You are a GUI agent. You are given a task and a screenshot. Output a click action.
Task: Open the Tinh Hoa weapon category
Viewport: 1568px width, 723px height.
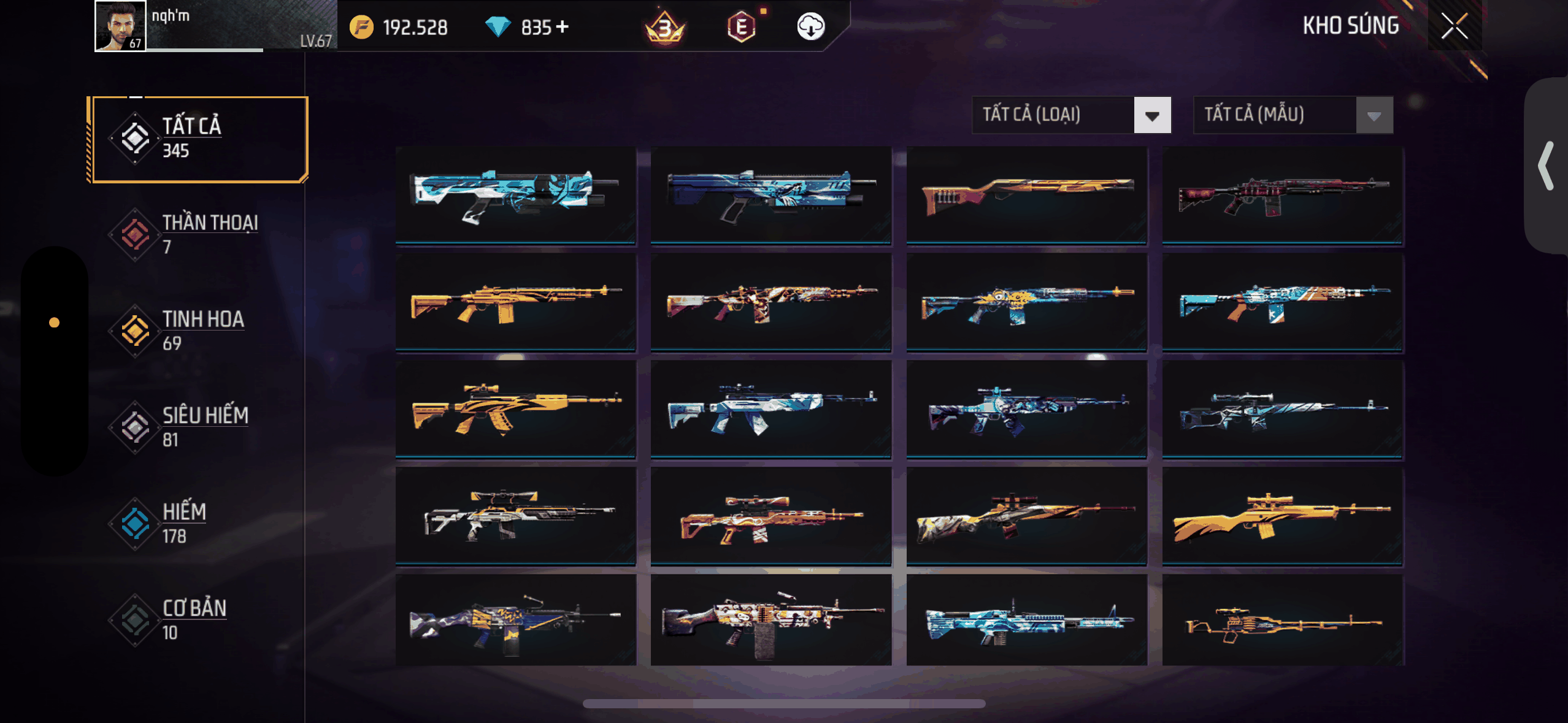point(199,331)
